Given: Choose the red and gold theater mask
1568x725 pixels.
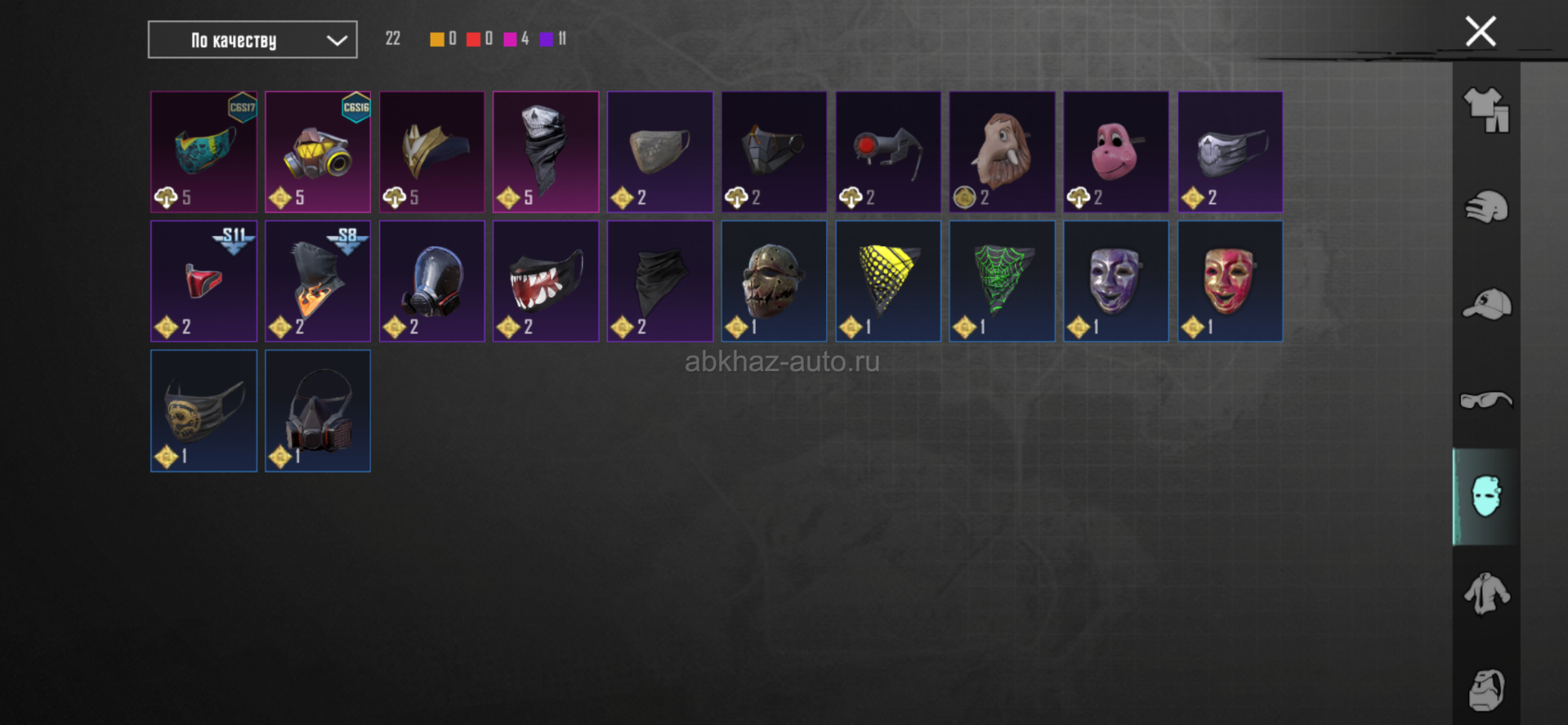Looking at the screenshot, I should coord(1230,281).
